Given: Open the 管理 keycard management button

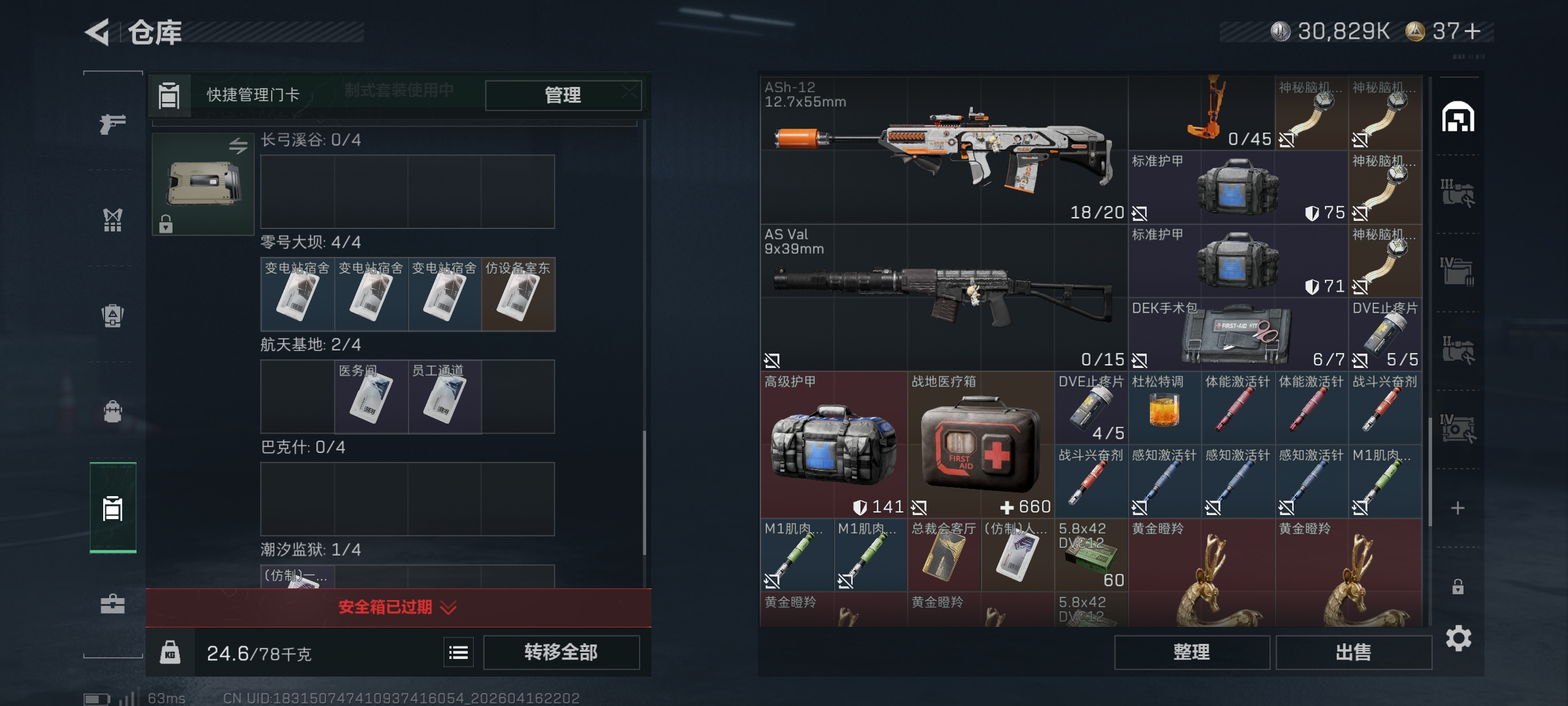Looking at the screenshot, I should [563, 95].
